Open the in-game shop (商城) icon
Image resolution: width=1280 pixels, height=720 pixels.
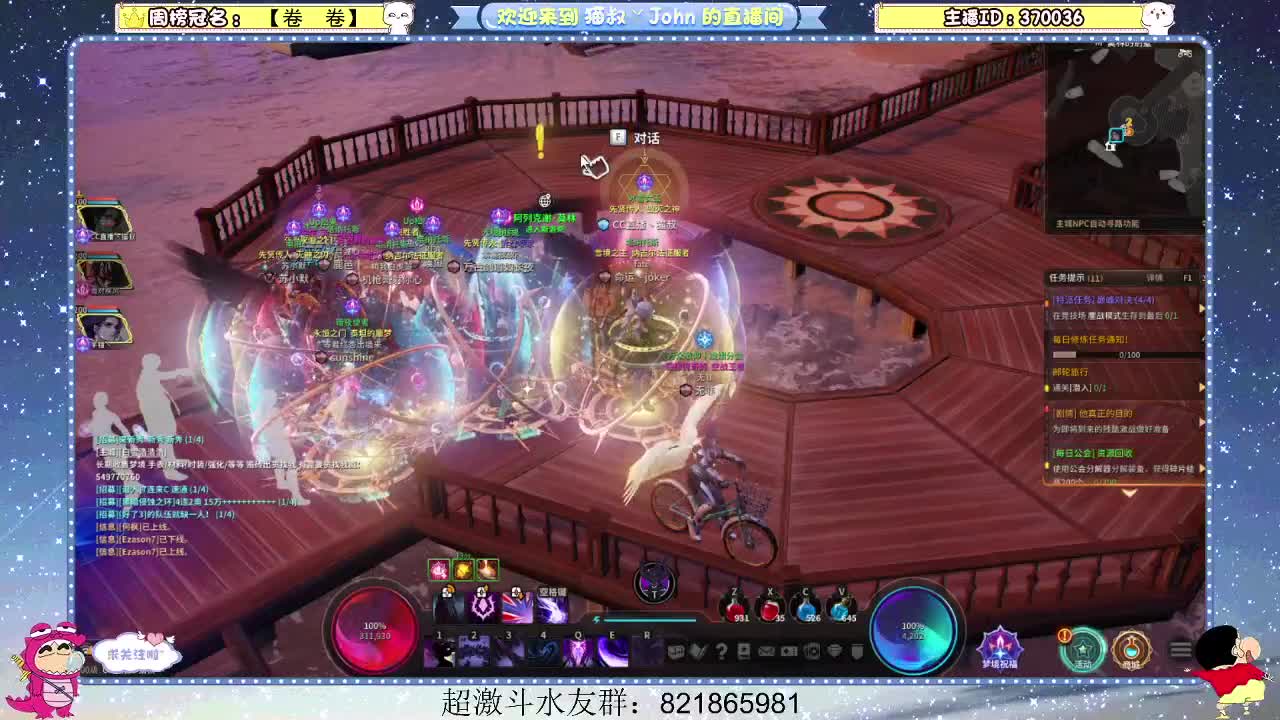click(1132, 649)
